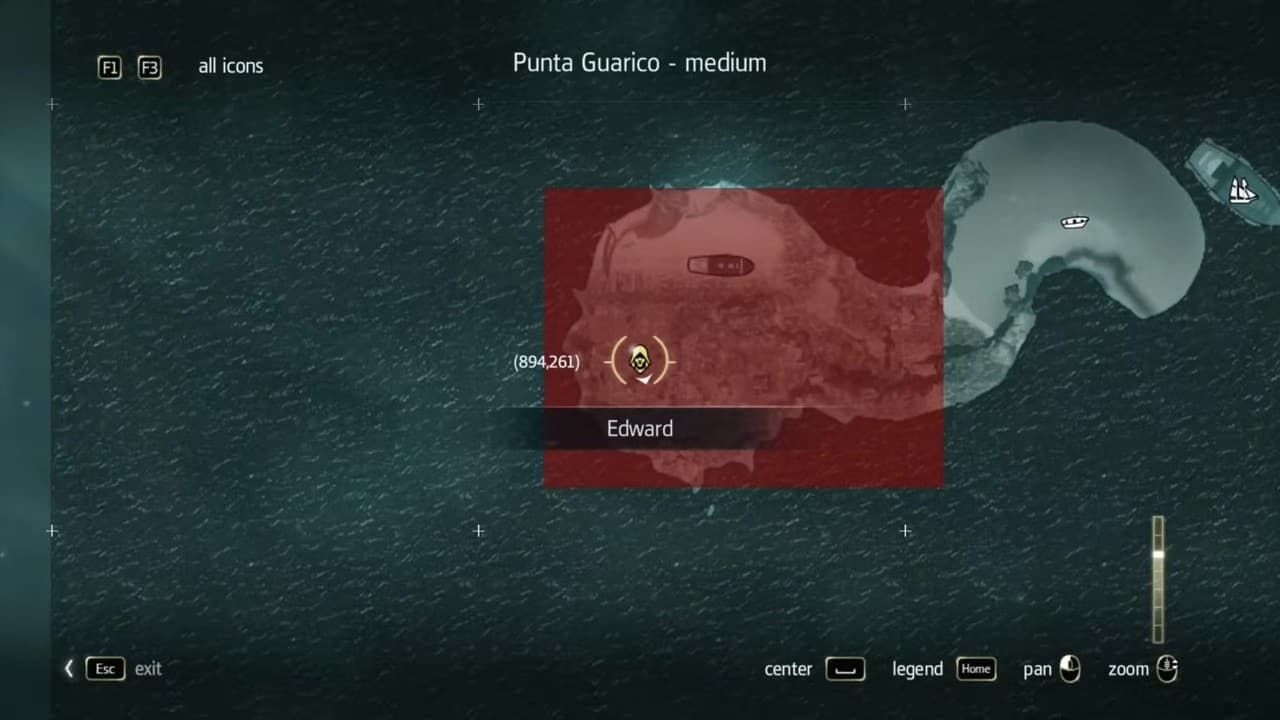The height and width of the screenshot is (720, 1280).
Task: Click the pan mouse icon at the bottom
Action: point(1069,669)
